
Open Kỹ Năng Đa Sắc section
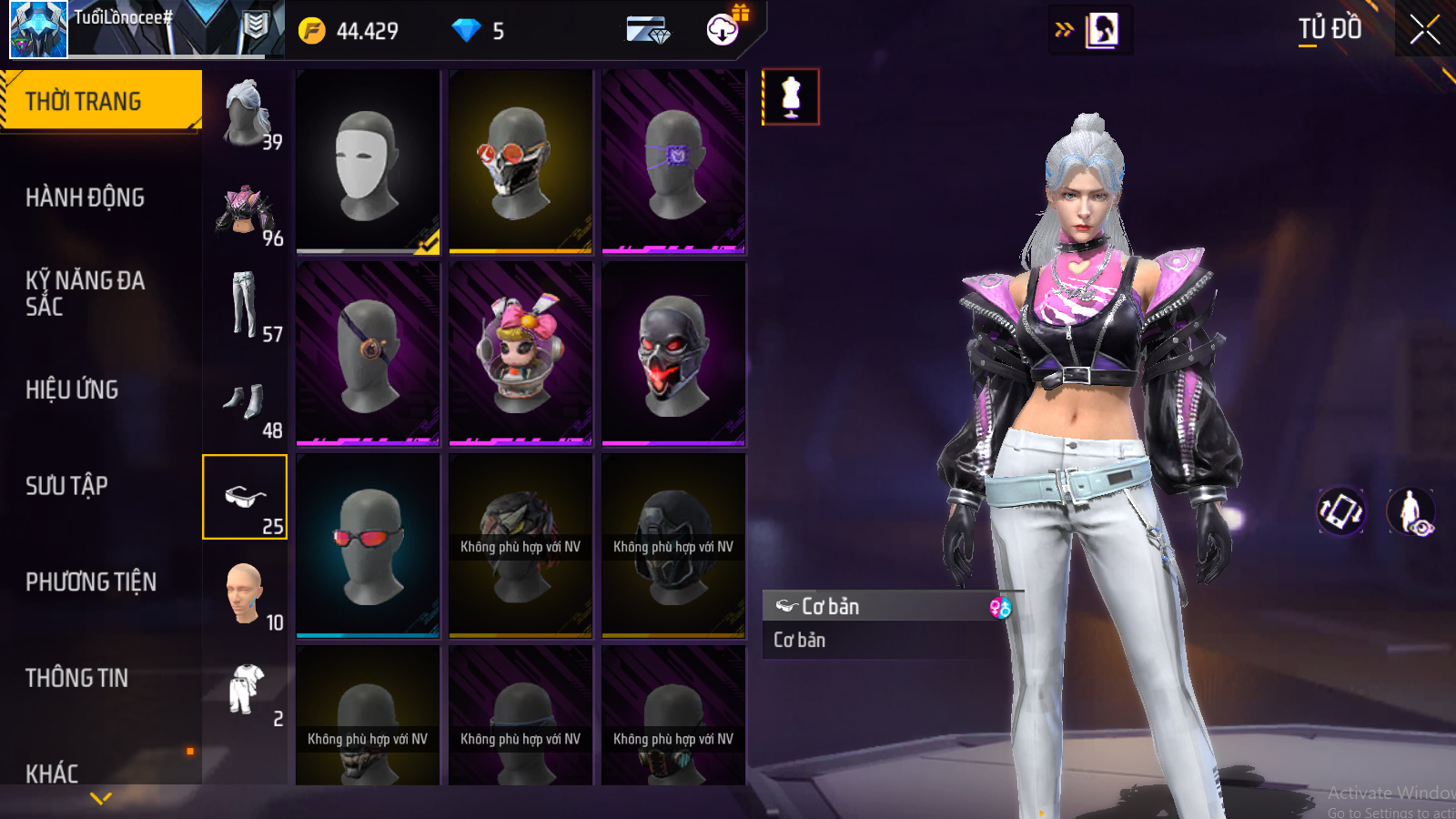[x=85, y=293]
